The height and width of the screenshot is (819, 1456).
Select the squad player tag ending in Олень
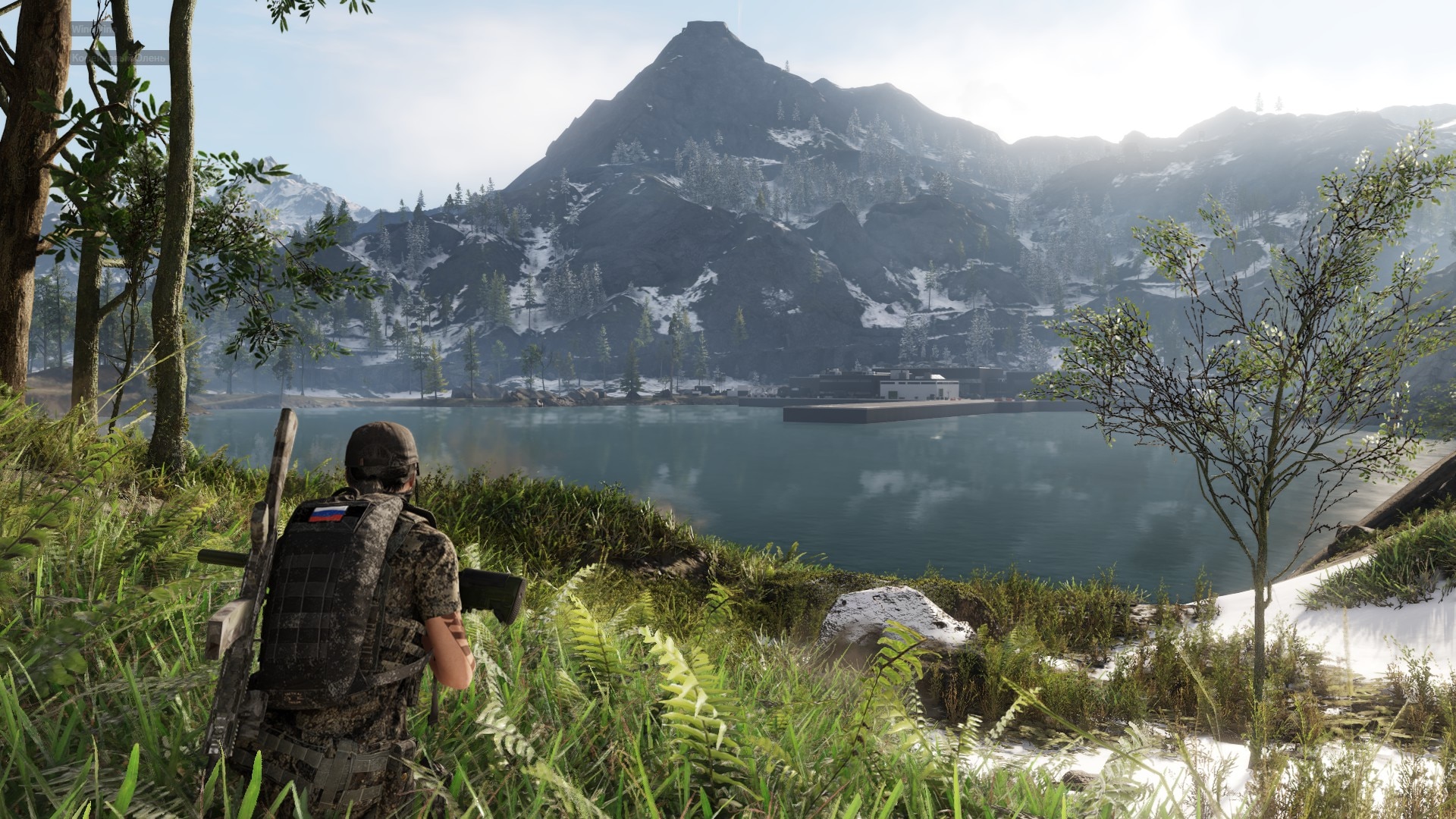click(119, 58)
